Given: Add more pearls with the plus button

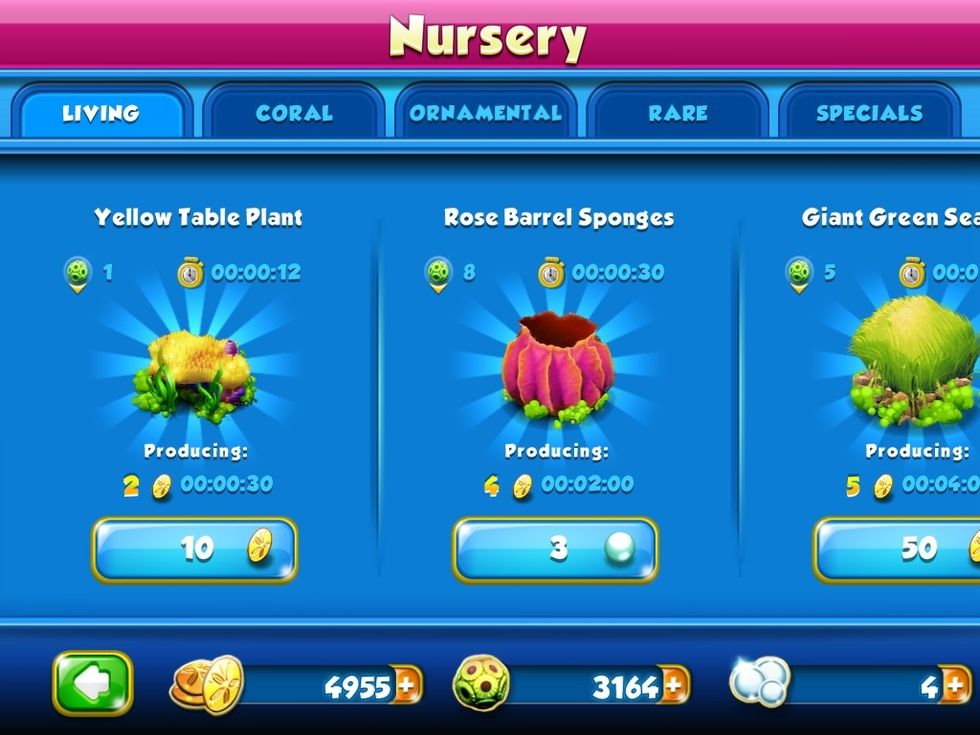Looking at the screenshot, I should (955, 686).
